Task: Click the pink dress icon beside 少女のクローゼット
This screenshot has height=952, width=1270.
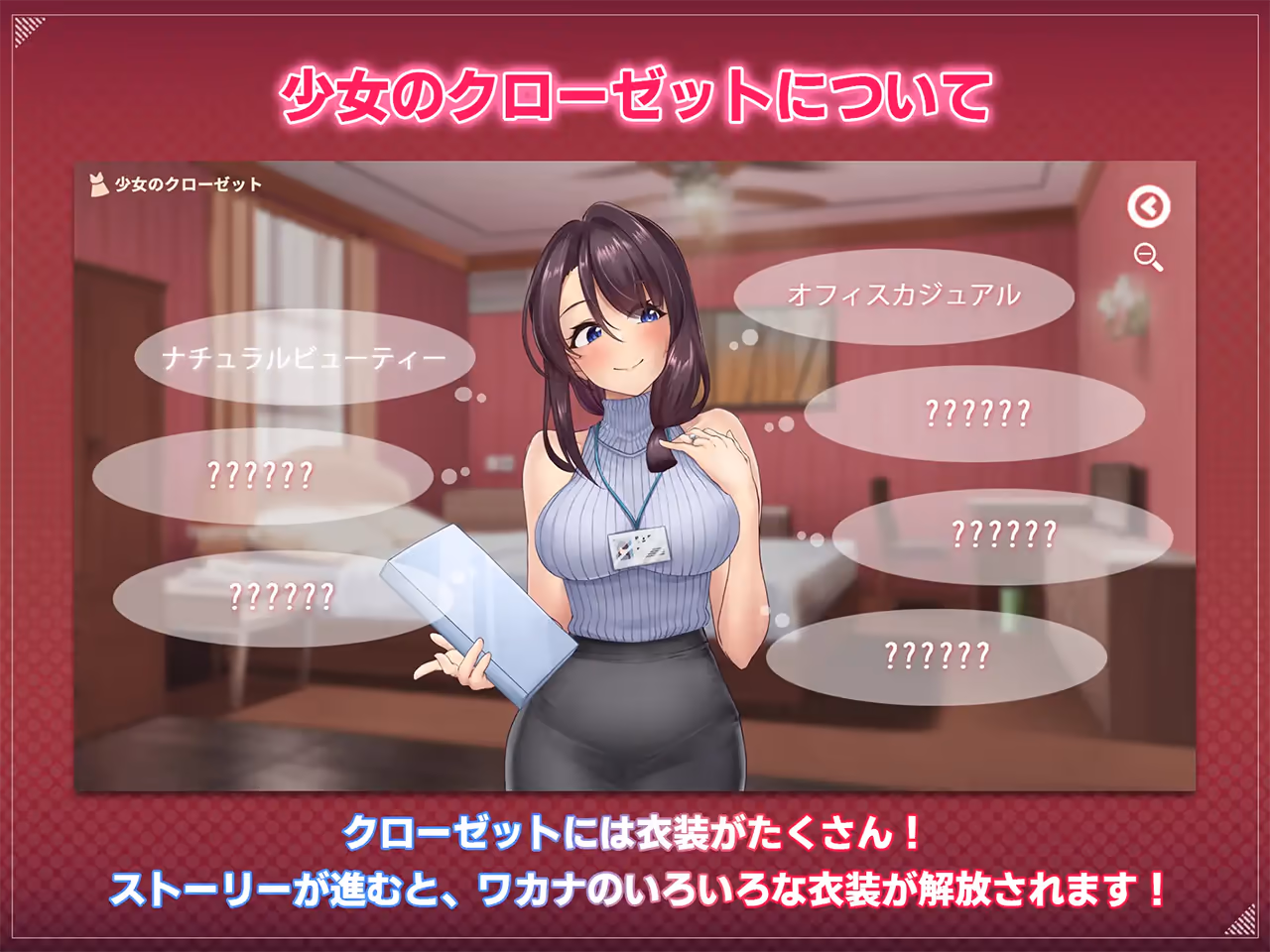Action: click(x=96, y=182)
